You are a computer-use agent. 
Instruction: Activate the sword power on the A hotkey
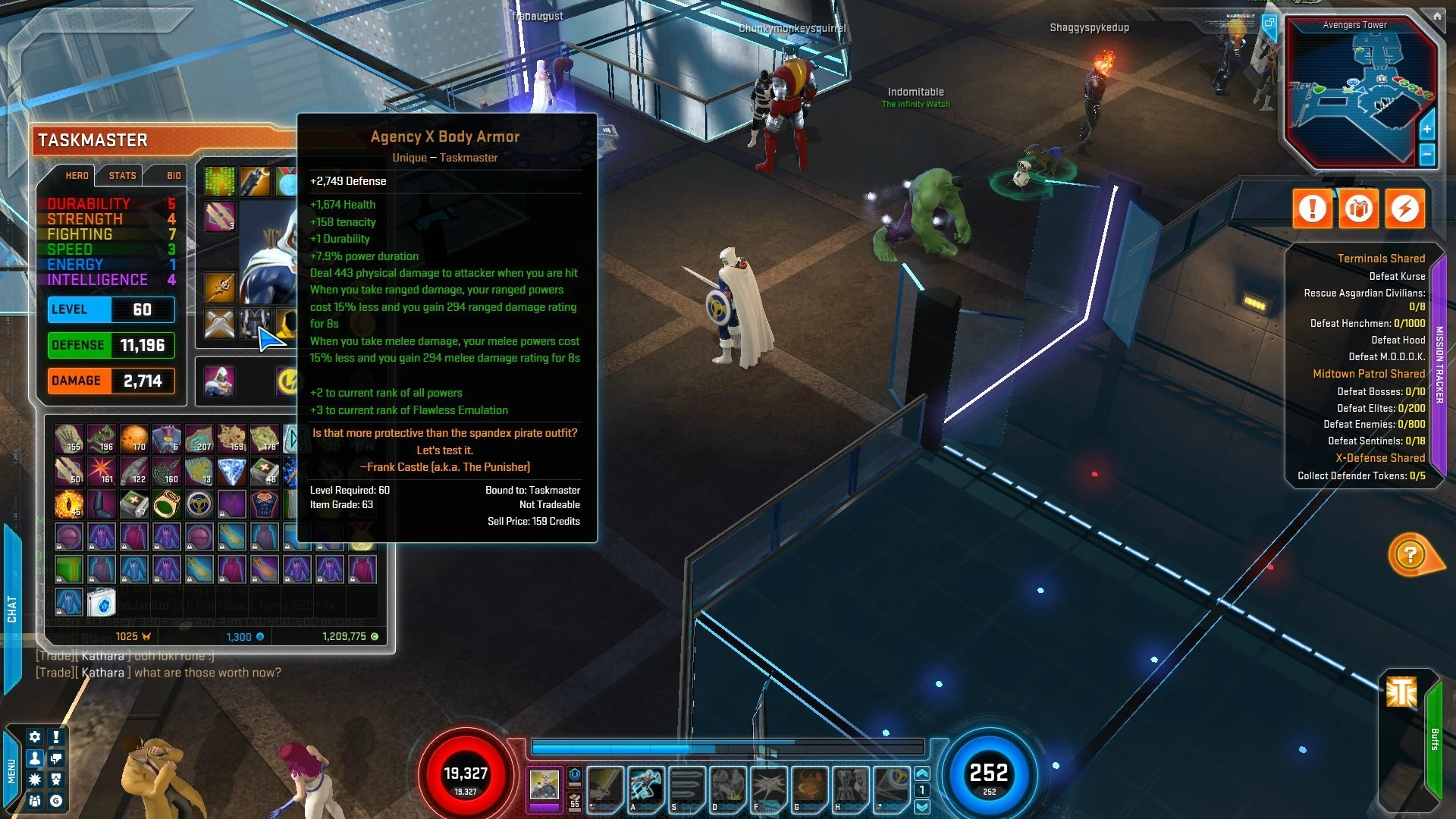point(645,786)
